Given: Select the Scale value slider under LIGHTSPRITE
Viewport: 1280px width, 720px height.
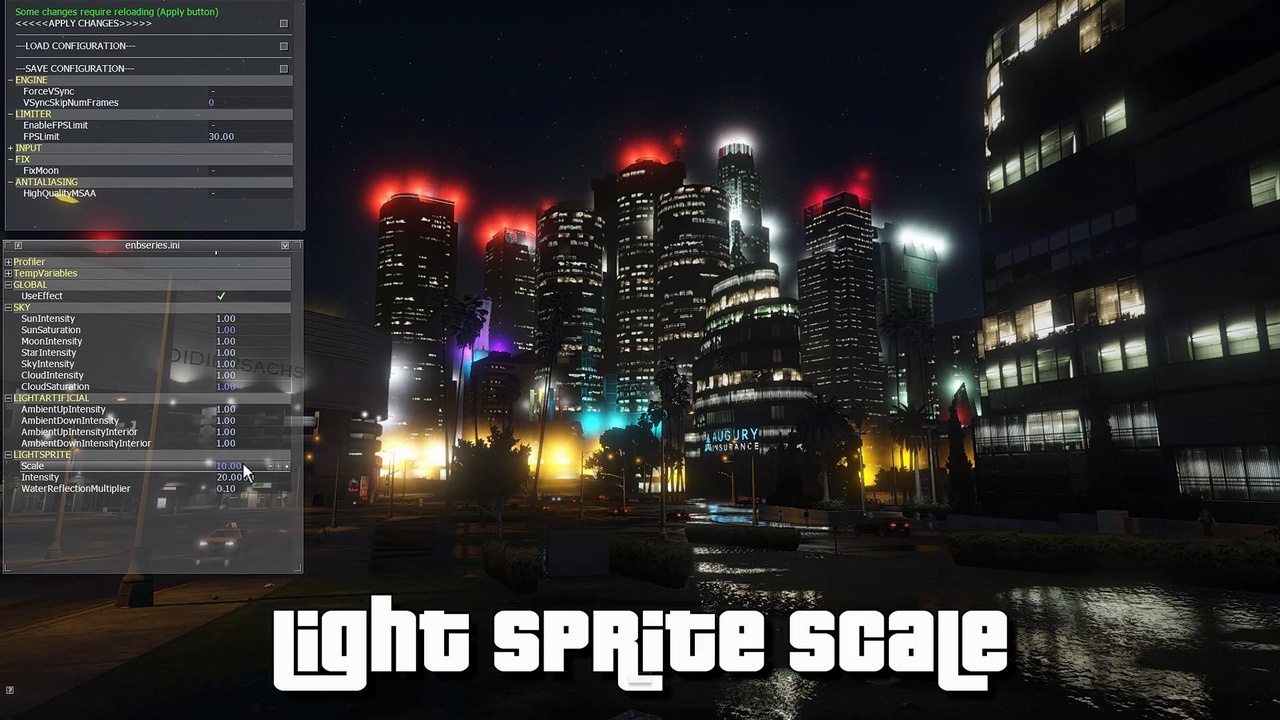Looking at the screenshot, I should 227,465.
